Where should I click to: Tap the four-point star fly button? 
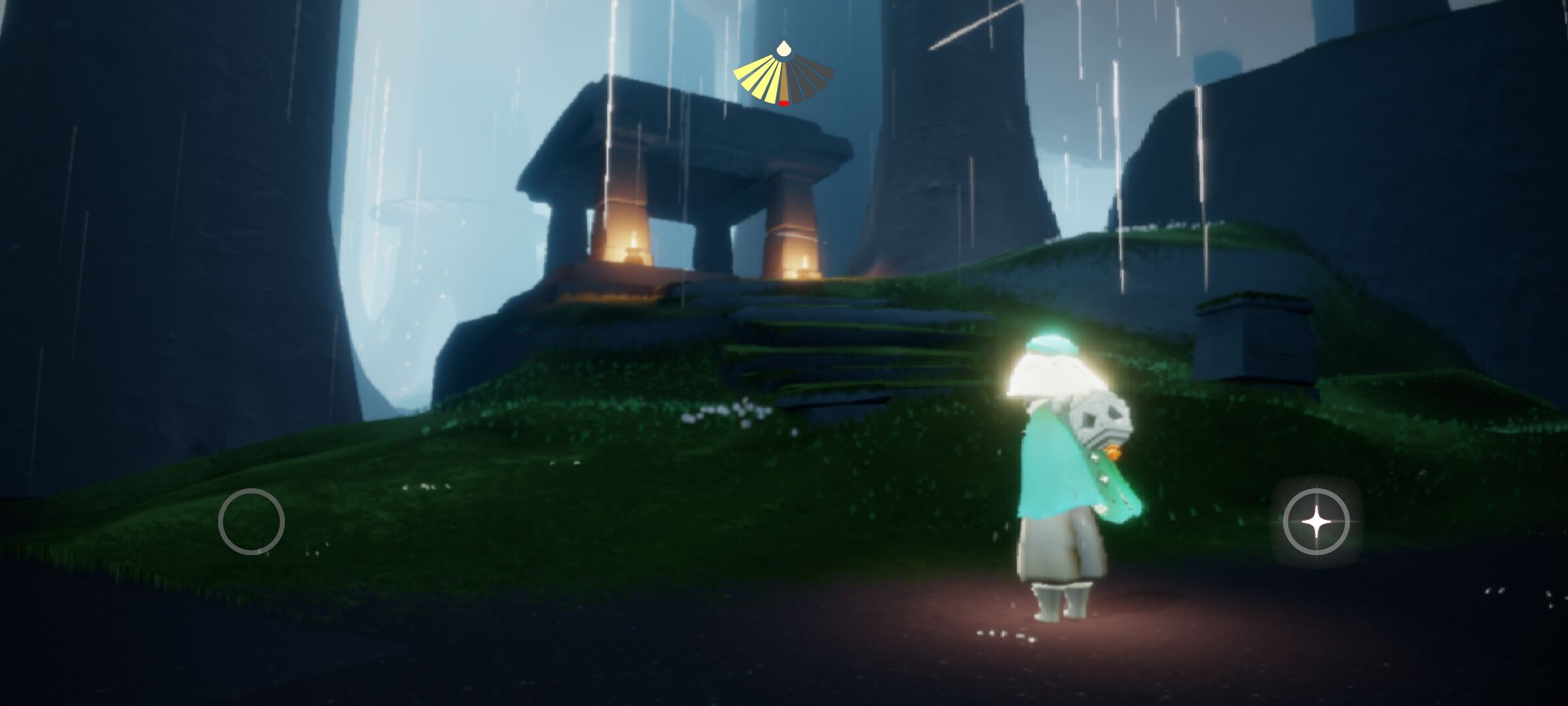pyautogui.click(x=1316, y=522)
